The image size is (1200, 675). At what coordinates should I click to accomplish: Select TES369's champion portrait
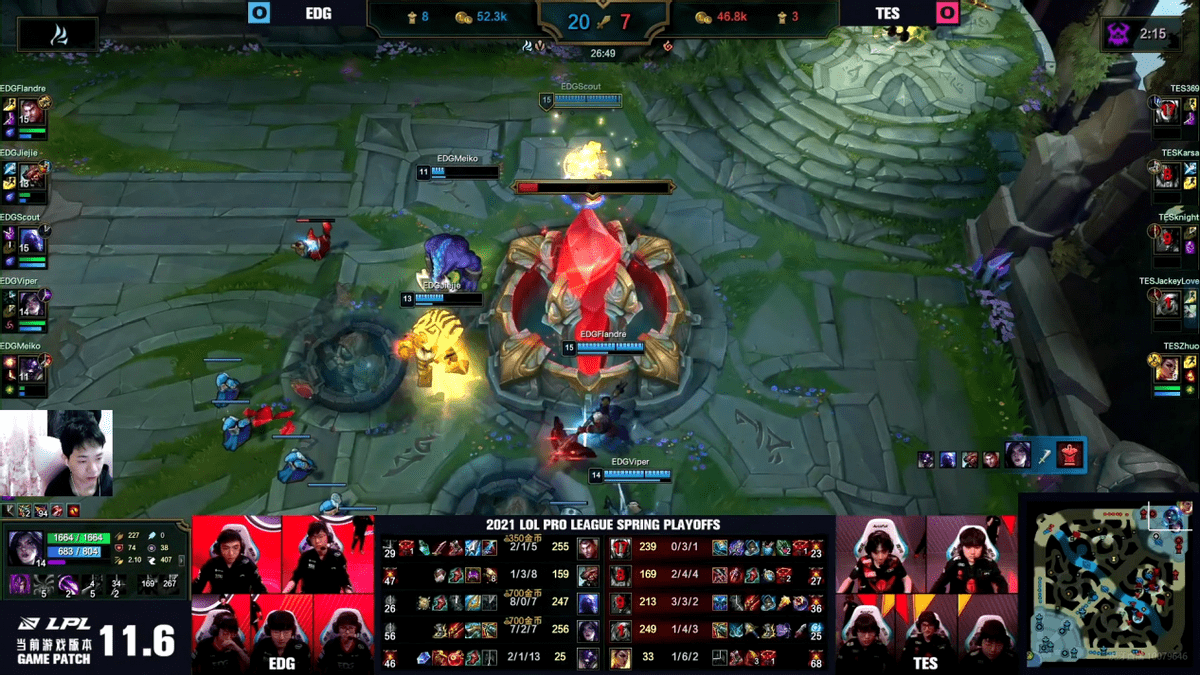[x=1167, y=111]
